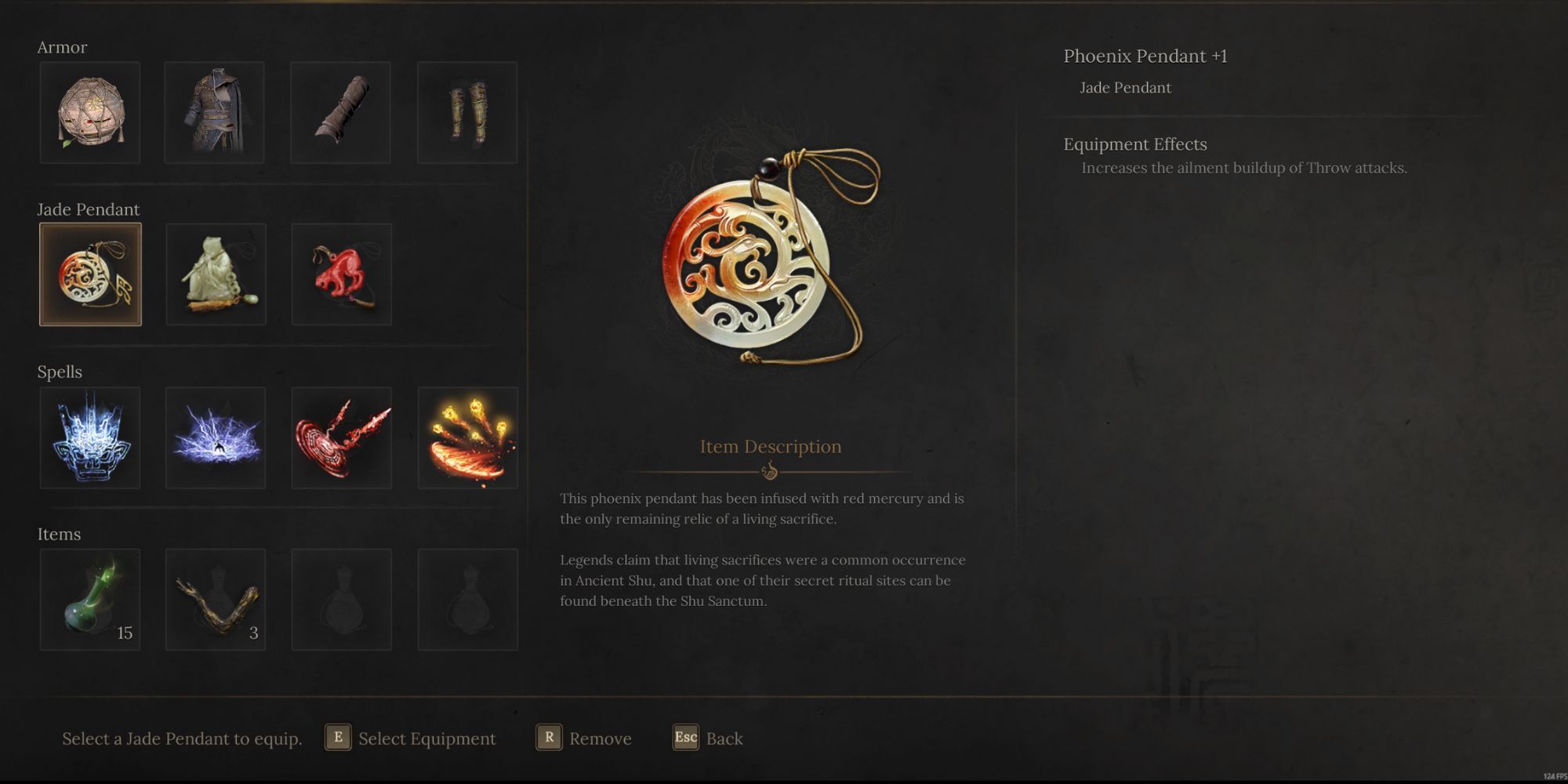Select the head armor in the Armor slot
Image resolution: width=1568 pixels, height=784 pixels.
click(x=89, y=111)
